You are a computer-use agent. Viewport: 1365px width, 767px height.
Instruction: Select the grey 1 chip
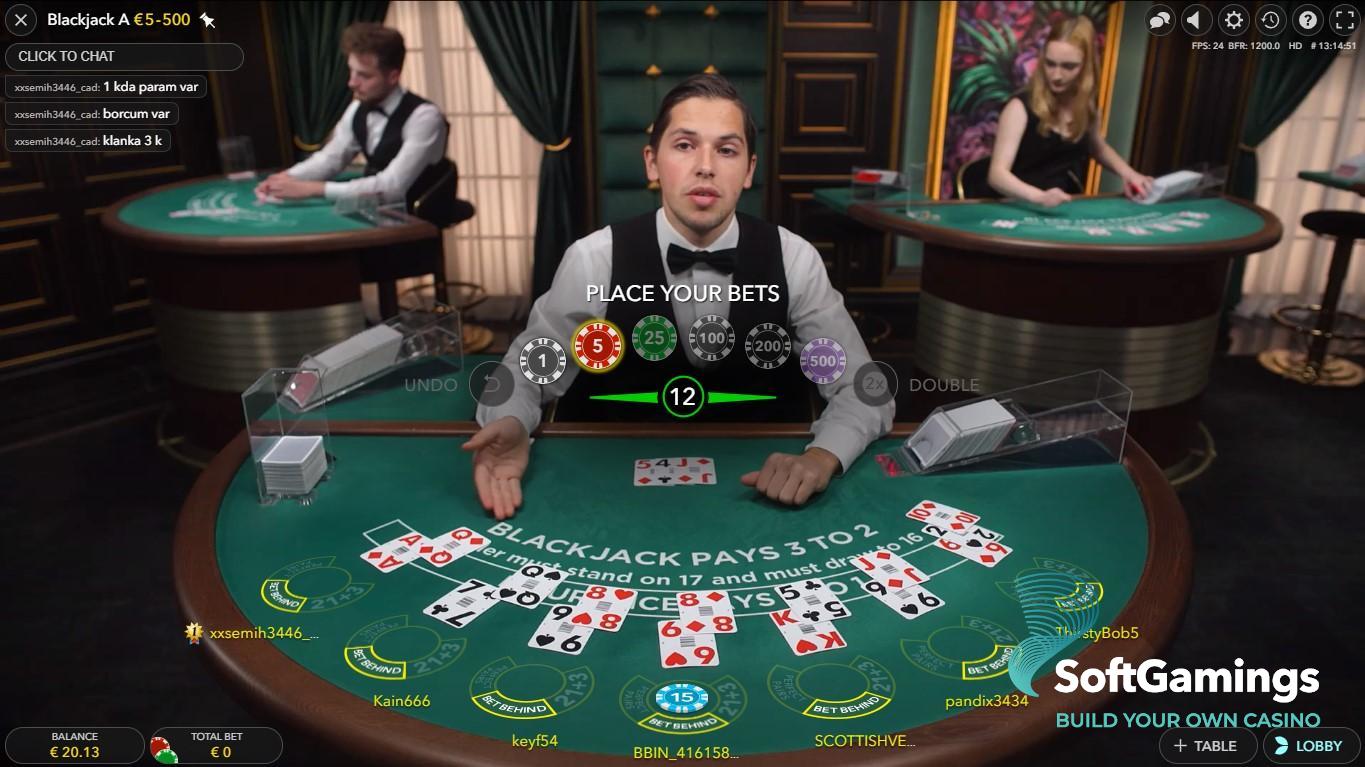[x=541, y=358]
